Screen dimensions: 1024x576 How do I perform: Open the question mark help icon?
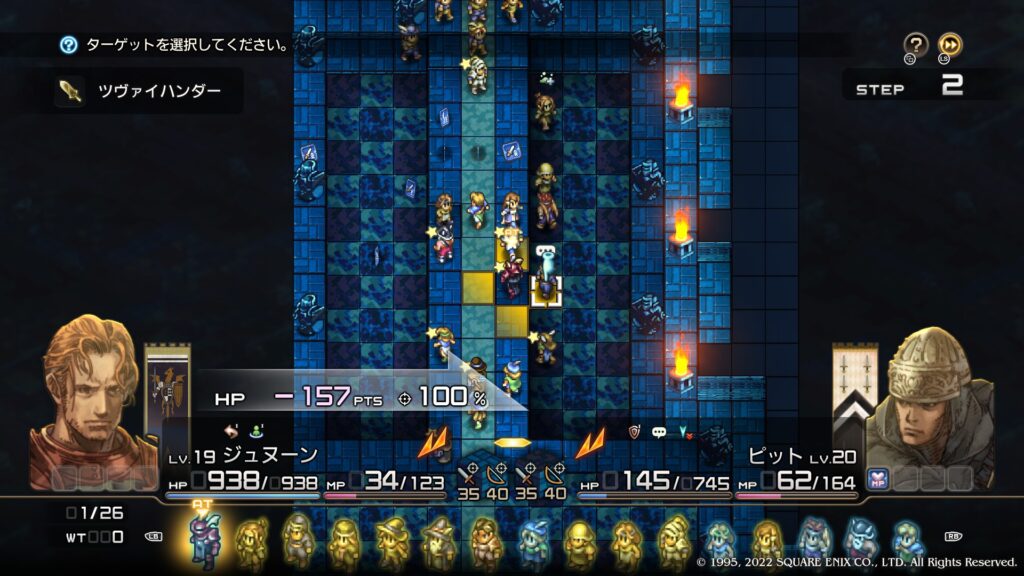pos(915,44)
